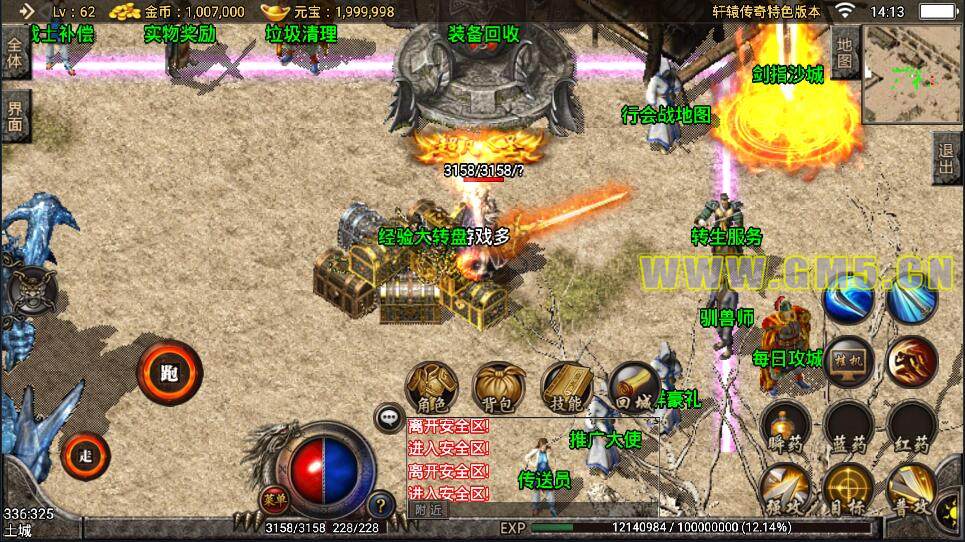Activate the 强攻 strong attack skill
The height and width of the screenshot is (542, 965).
tap(785, 489)
